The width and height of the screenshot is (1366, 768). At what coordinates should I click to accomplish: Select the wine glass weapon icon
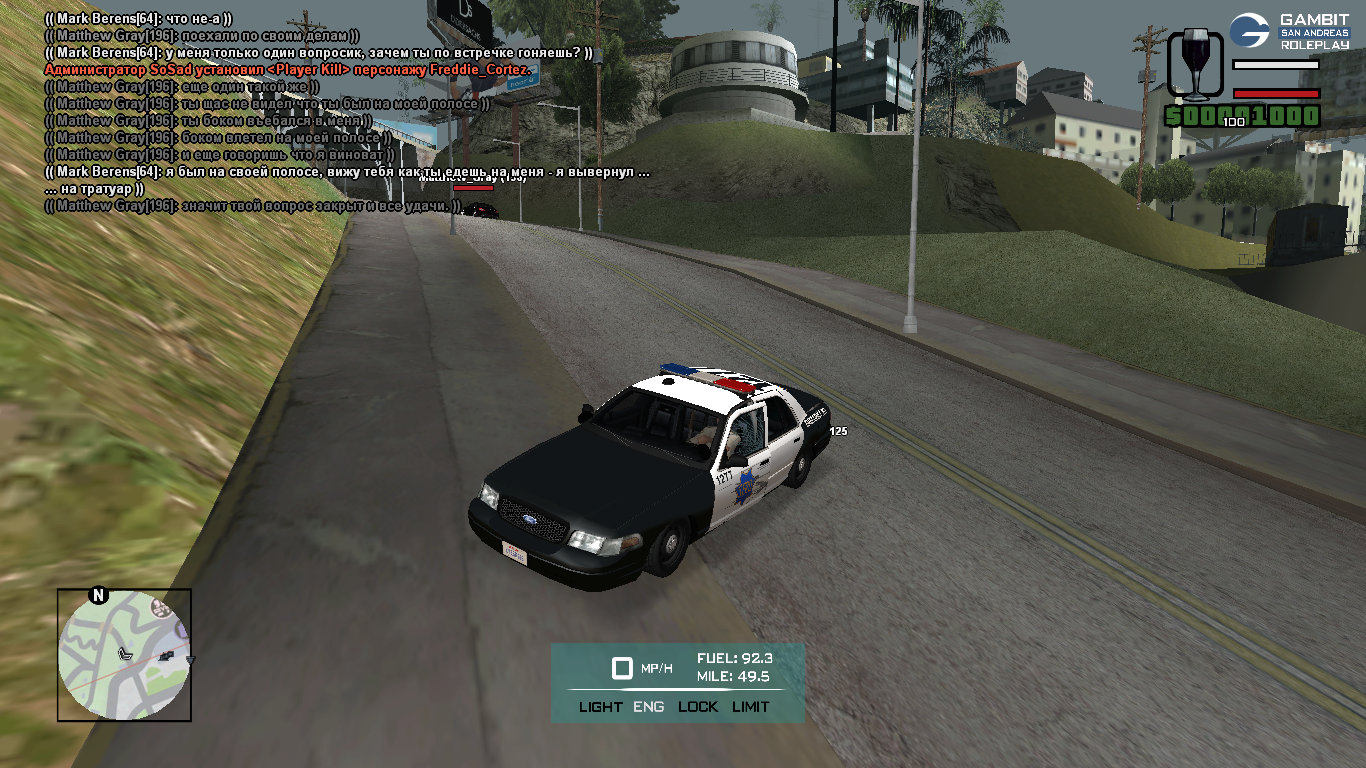click(1195, 63)
